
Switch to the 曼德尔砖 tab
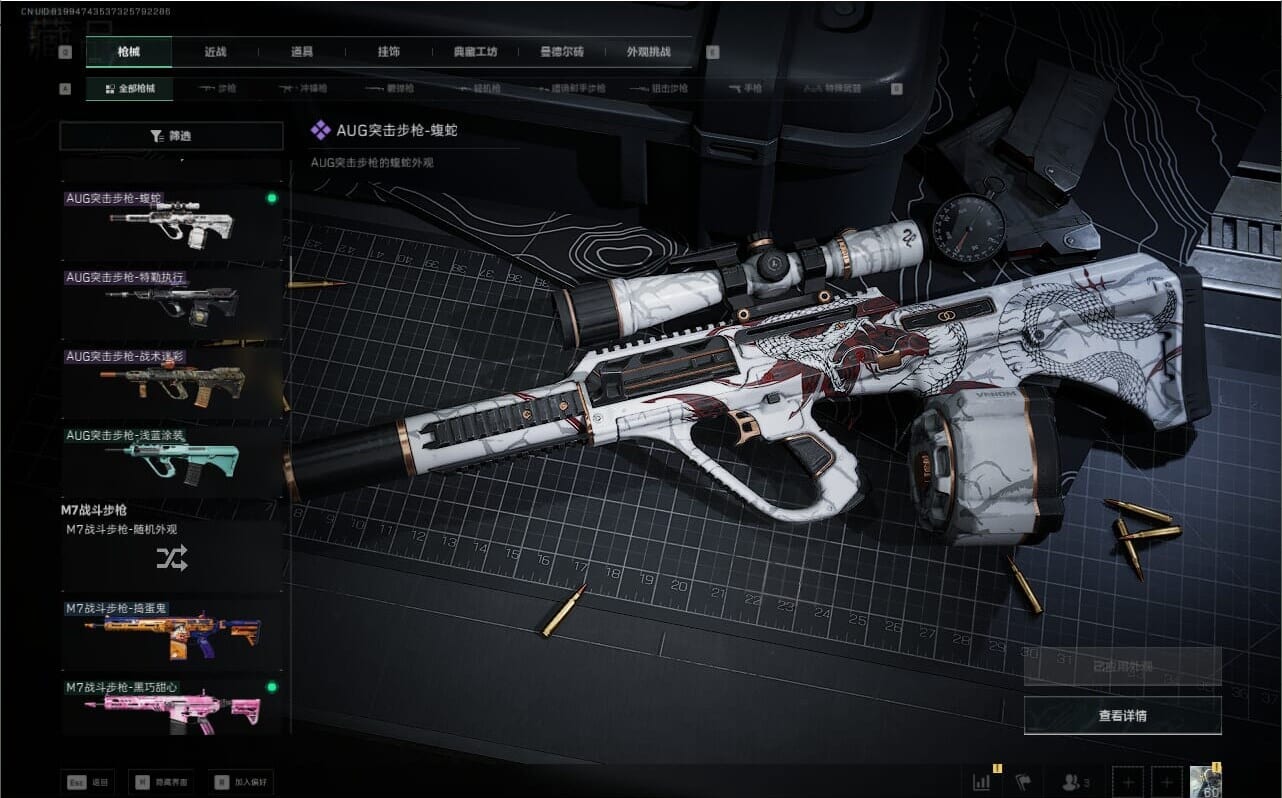[561, 52]
